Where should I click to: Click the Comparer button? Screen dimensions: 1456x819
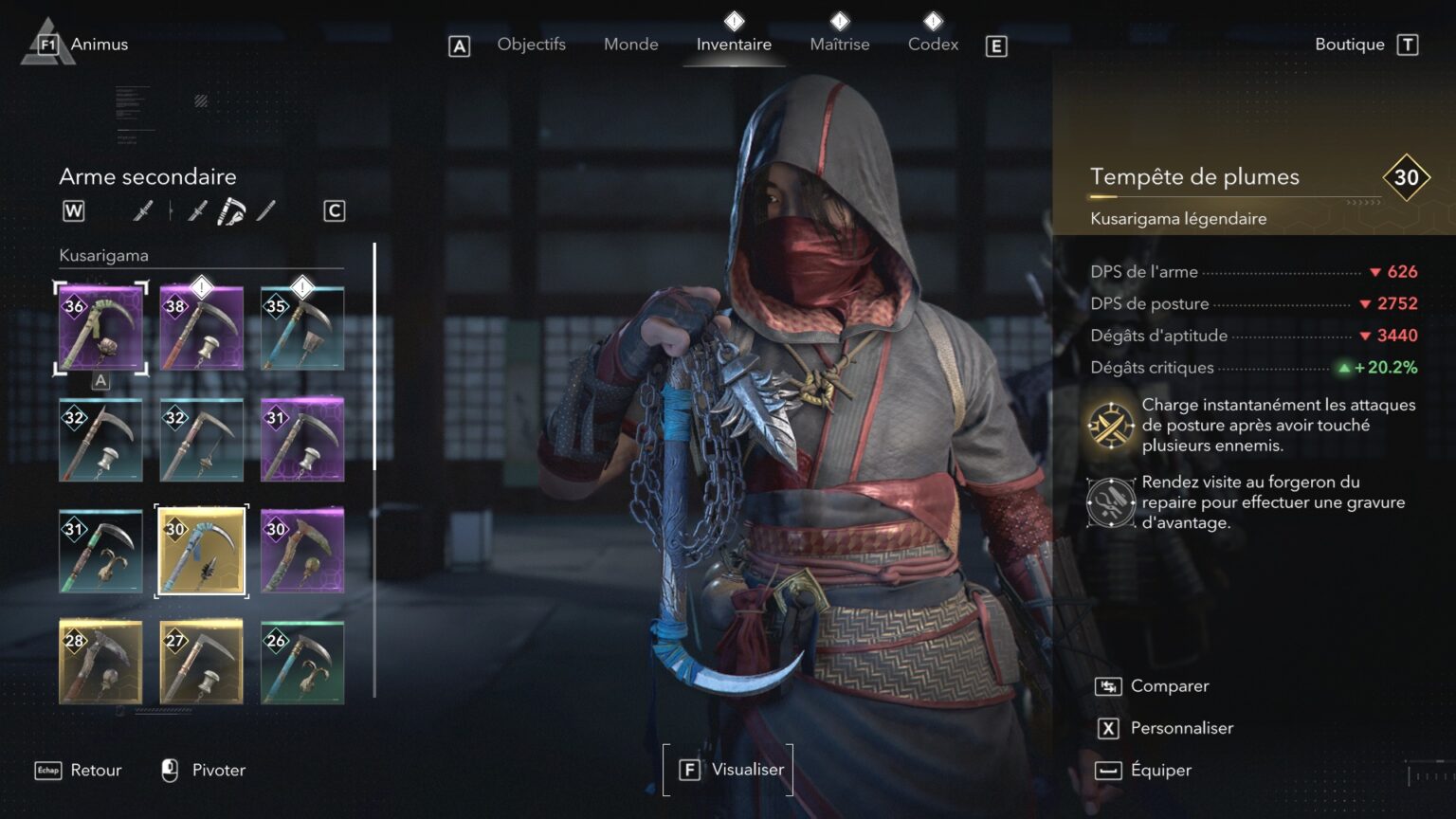click(x=1169, y=685)
